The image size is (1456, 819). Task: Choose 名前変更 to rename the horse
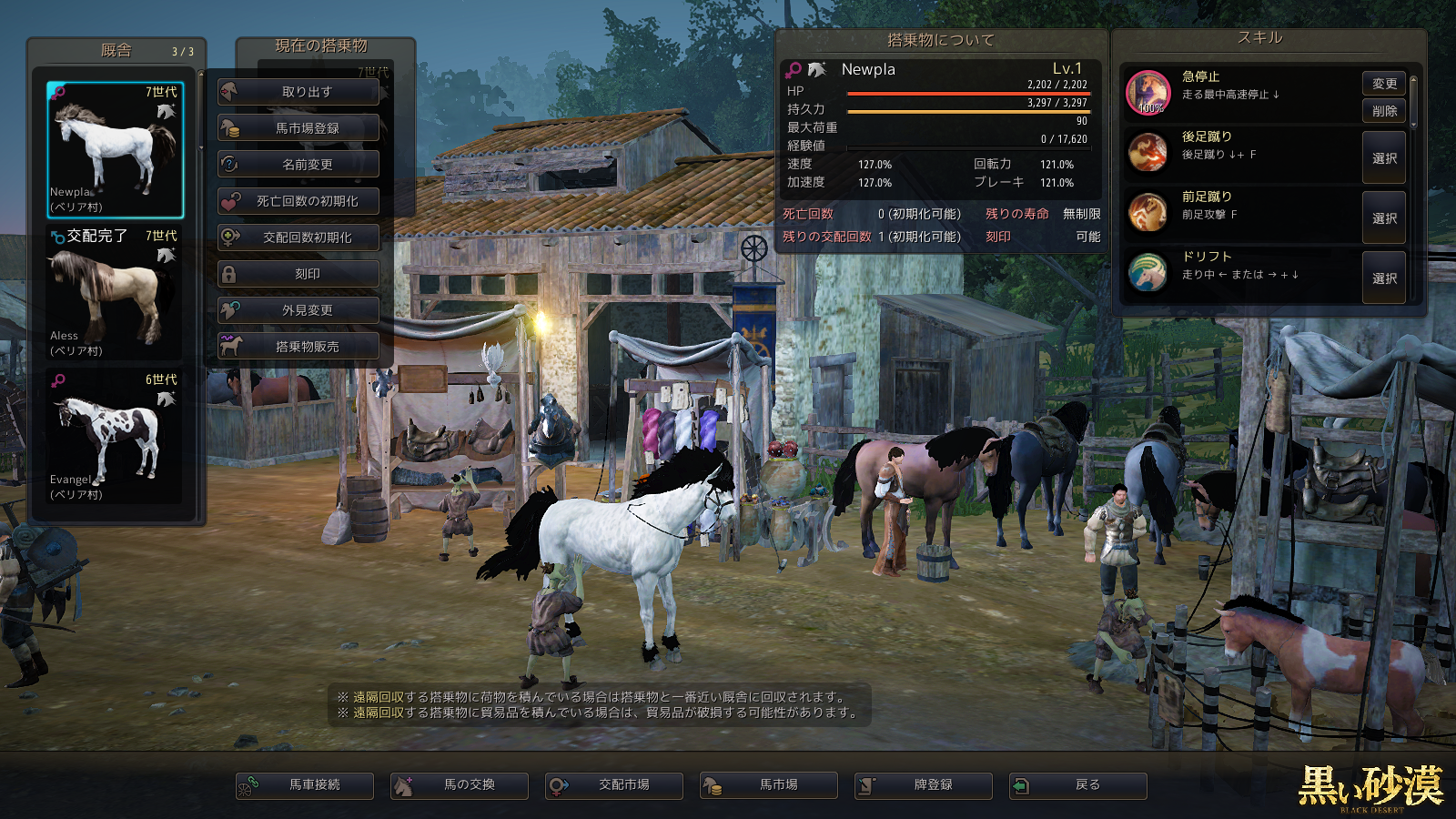click(298, 165)
